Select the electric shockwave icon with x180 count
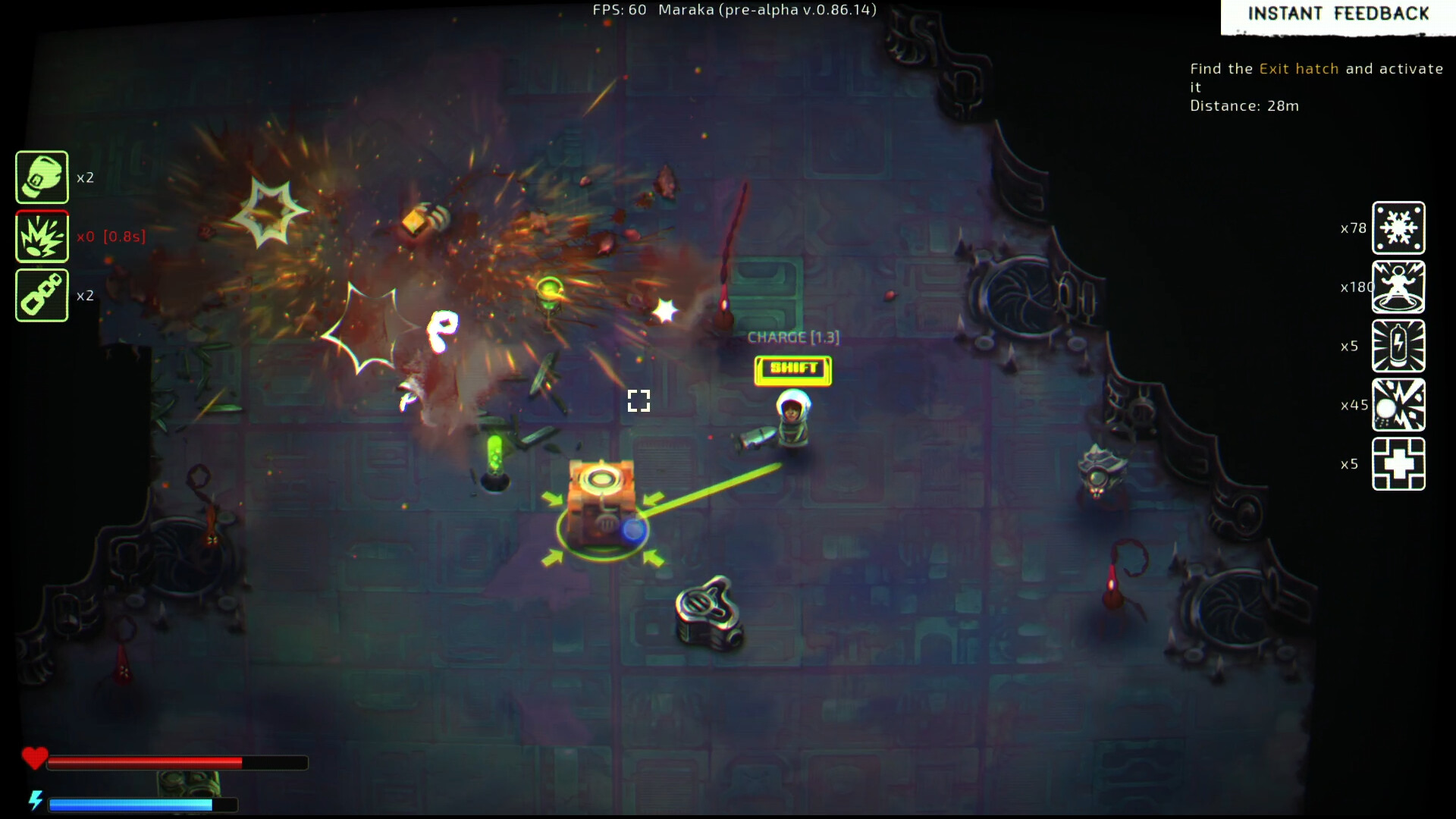 coord(1399,287)
